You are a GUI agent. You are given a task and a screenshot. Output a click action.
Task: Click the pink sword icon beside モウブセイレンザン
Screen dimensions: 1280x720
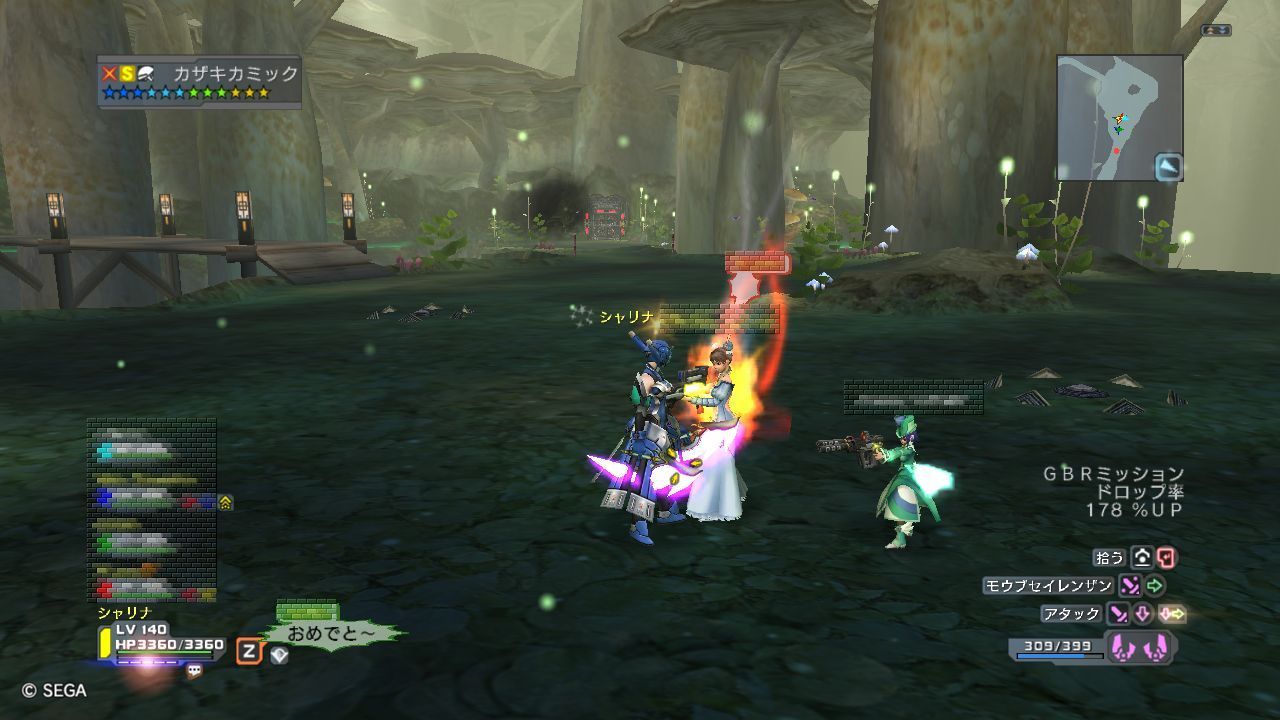[1130, 586]
